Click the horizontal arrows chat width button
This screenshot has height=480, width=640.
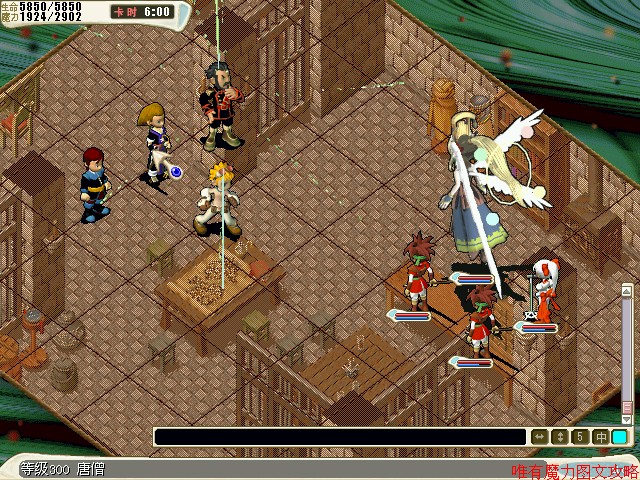pyautogui.click(x=540, y=437)
